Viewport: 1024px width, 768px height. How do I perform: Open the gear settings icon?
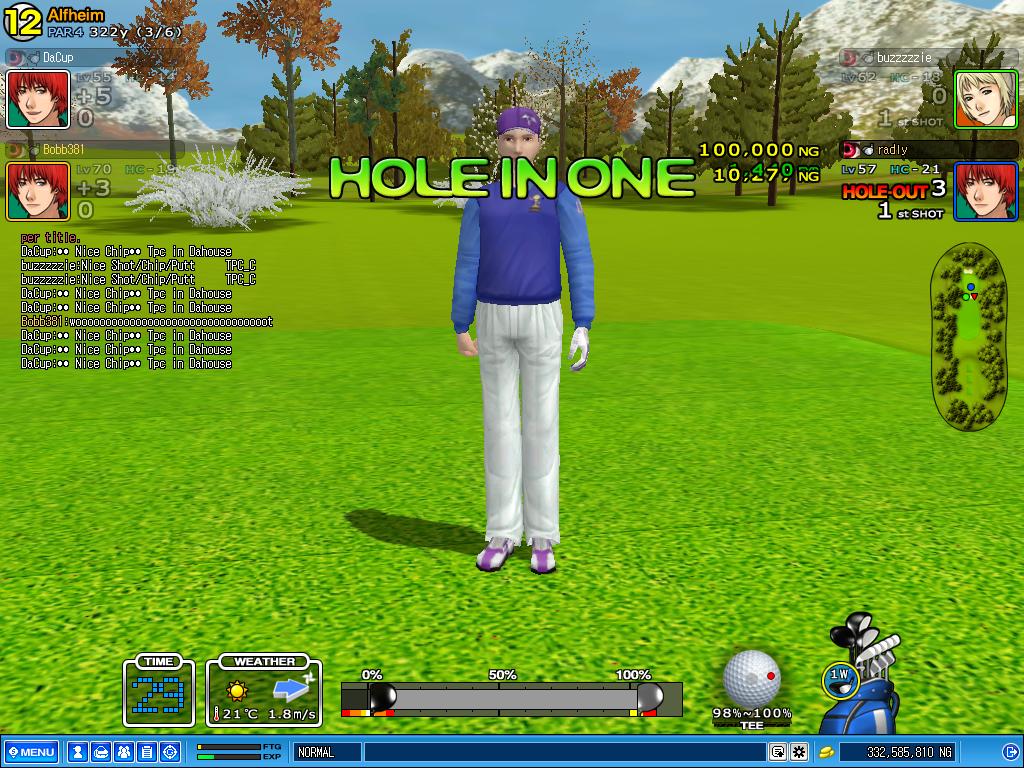799,752
